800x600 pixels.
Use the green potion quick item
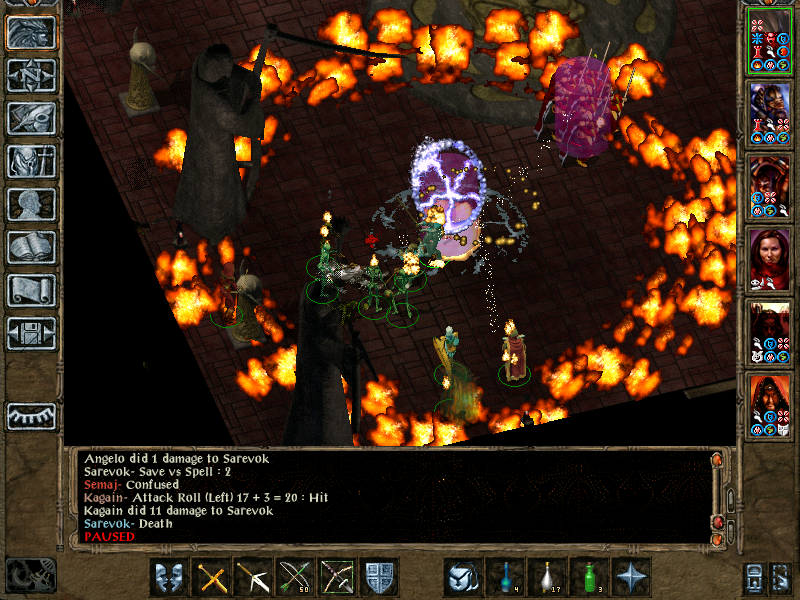(x=590, y=578)
